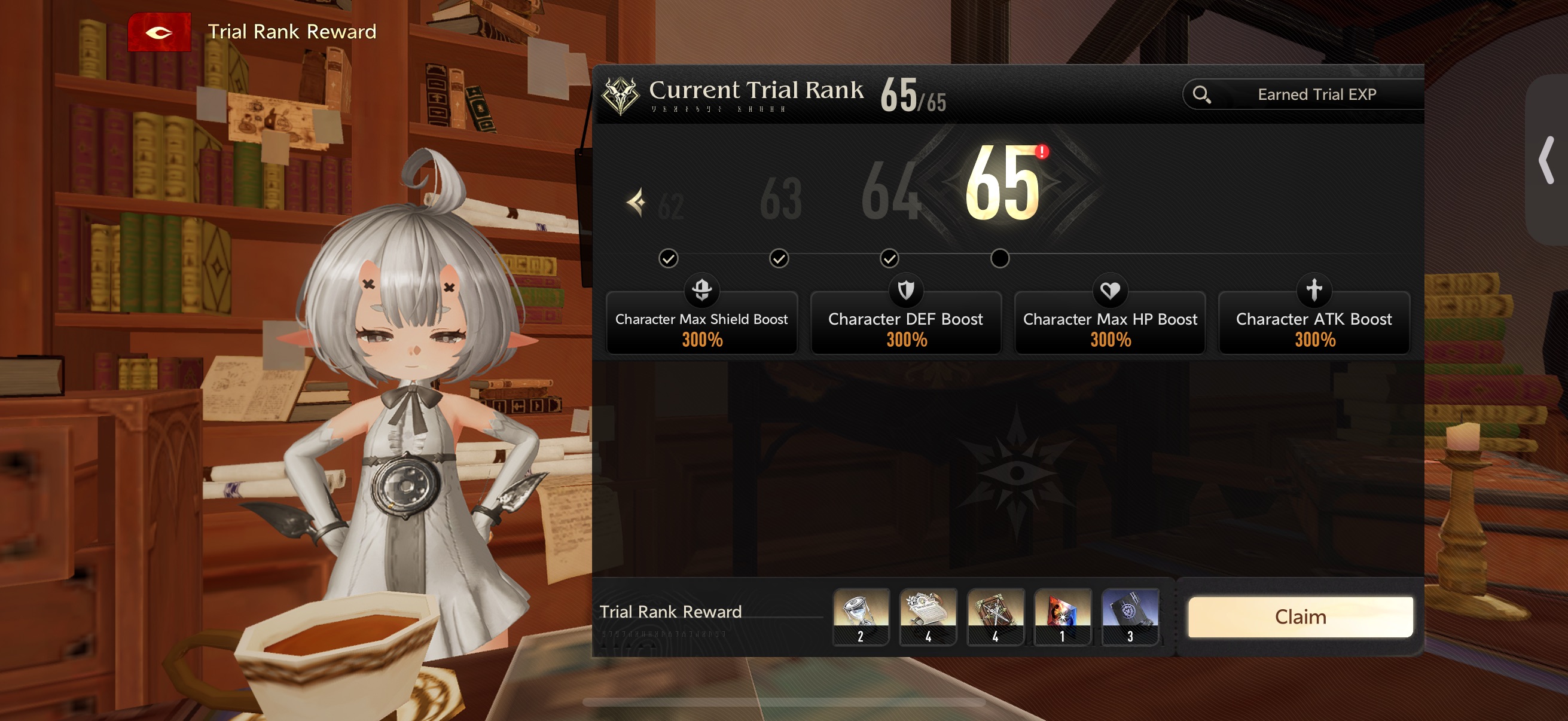This screenshot has height=721, width=1568.
Task: Select rank 62 in the rank track
Action: pos(670,206)
